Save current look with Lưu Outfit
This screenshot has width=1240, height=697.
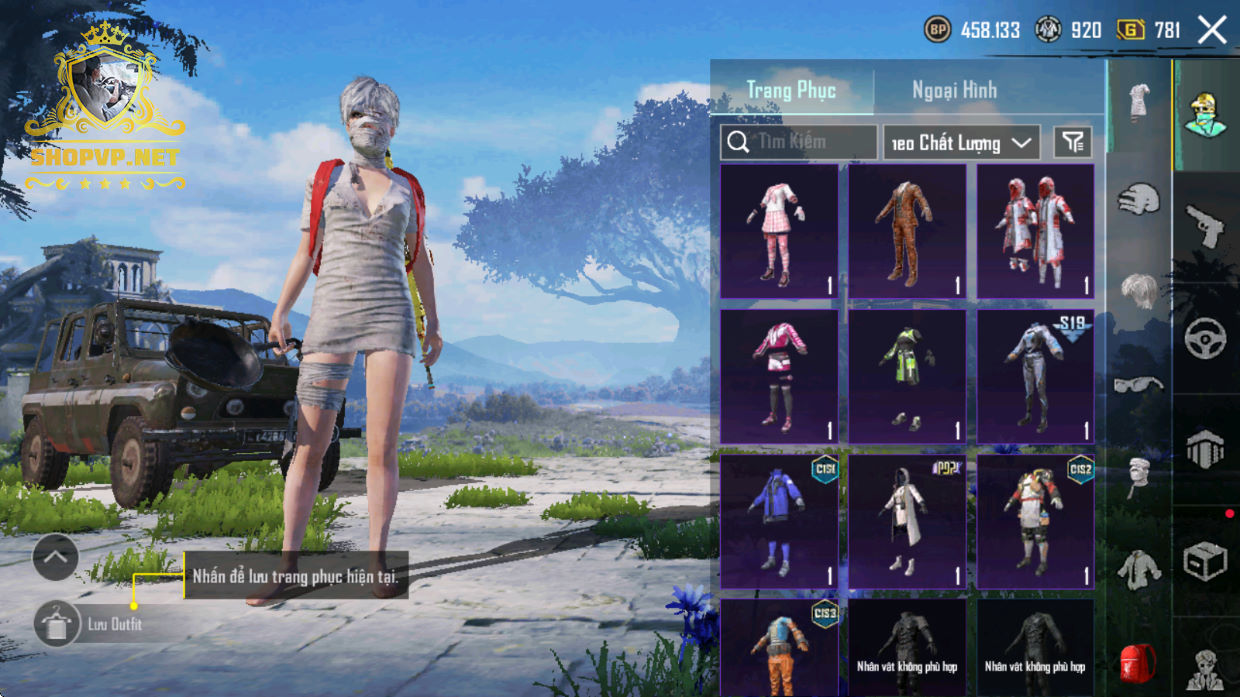click(x=57, y=624)
